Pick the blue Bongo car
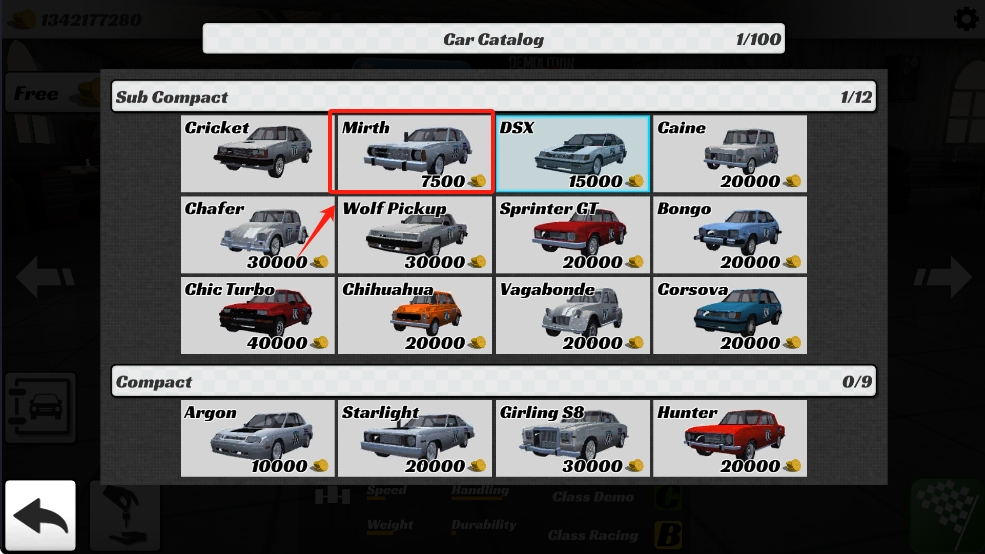This screenshot has height=554, width=985. tap(729, 234)
